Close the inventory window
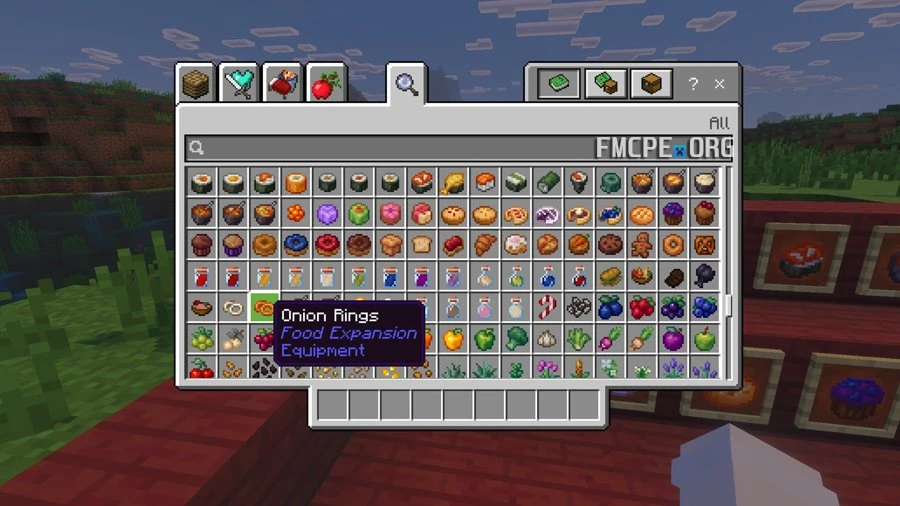This screenshot has width=900, height=506. pyautogui.click(x=719, y=84)
